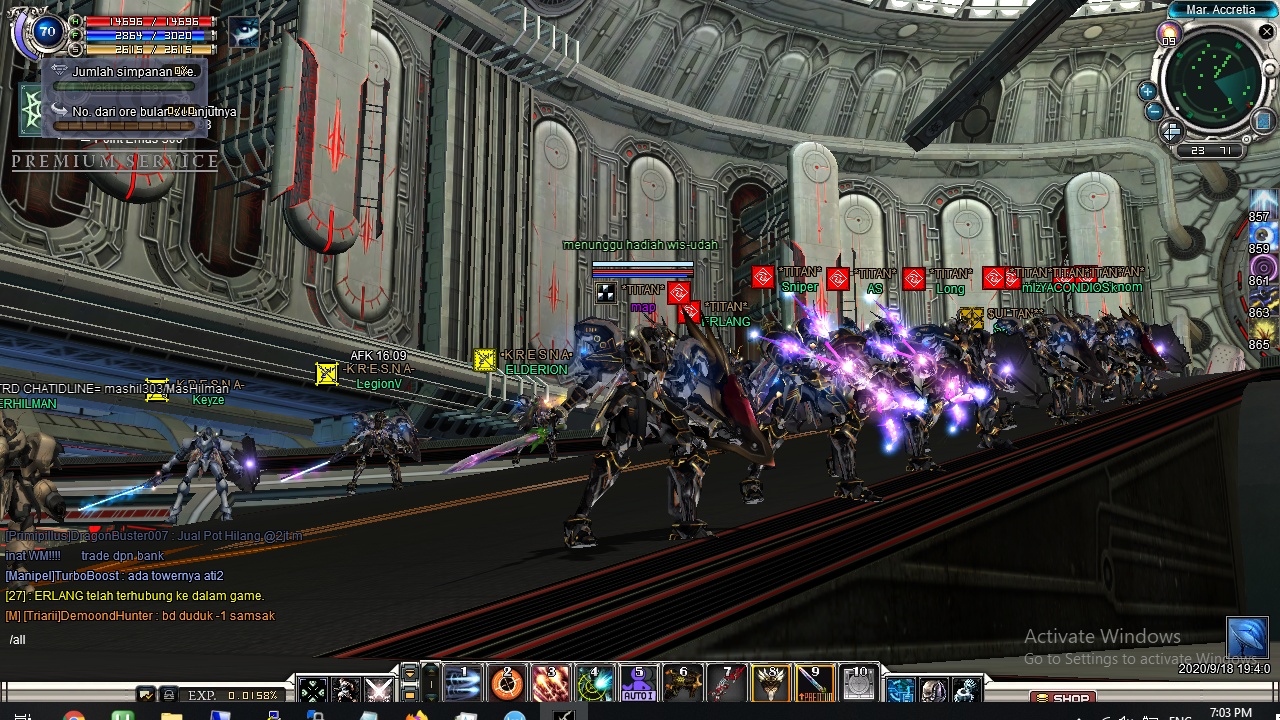Click the yellow burst buff icon 865
The image size is (1280, 720).
(x=1264, y=331)
